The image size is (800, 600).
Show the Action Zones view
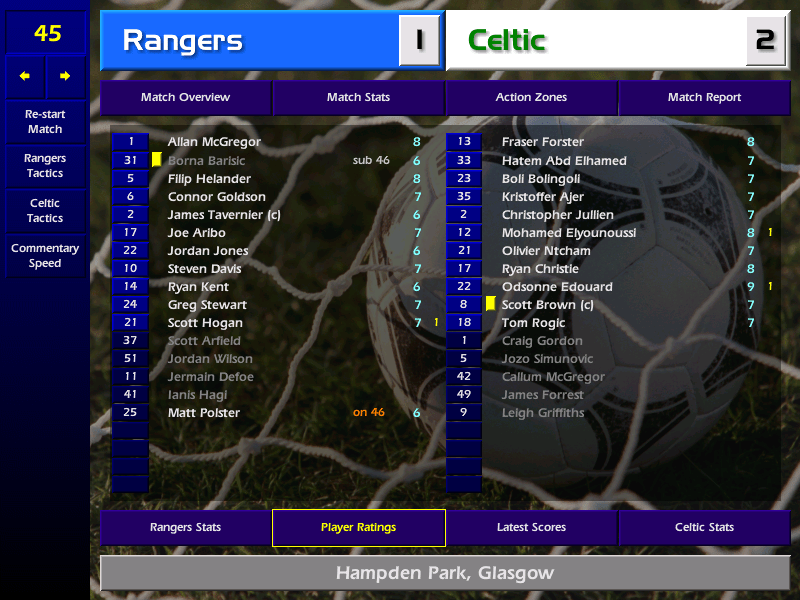click(531, 98)
